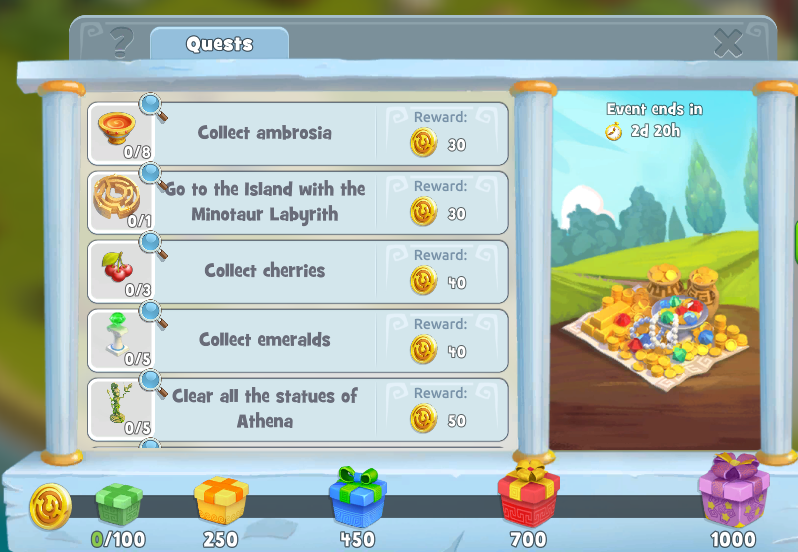This screenshot has width=798, height=552.
Task: Choose the Minotaur Labyrinth island quest
Action: click(x=265, y=201)
